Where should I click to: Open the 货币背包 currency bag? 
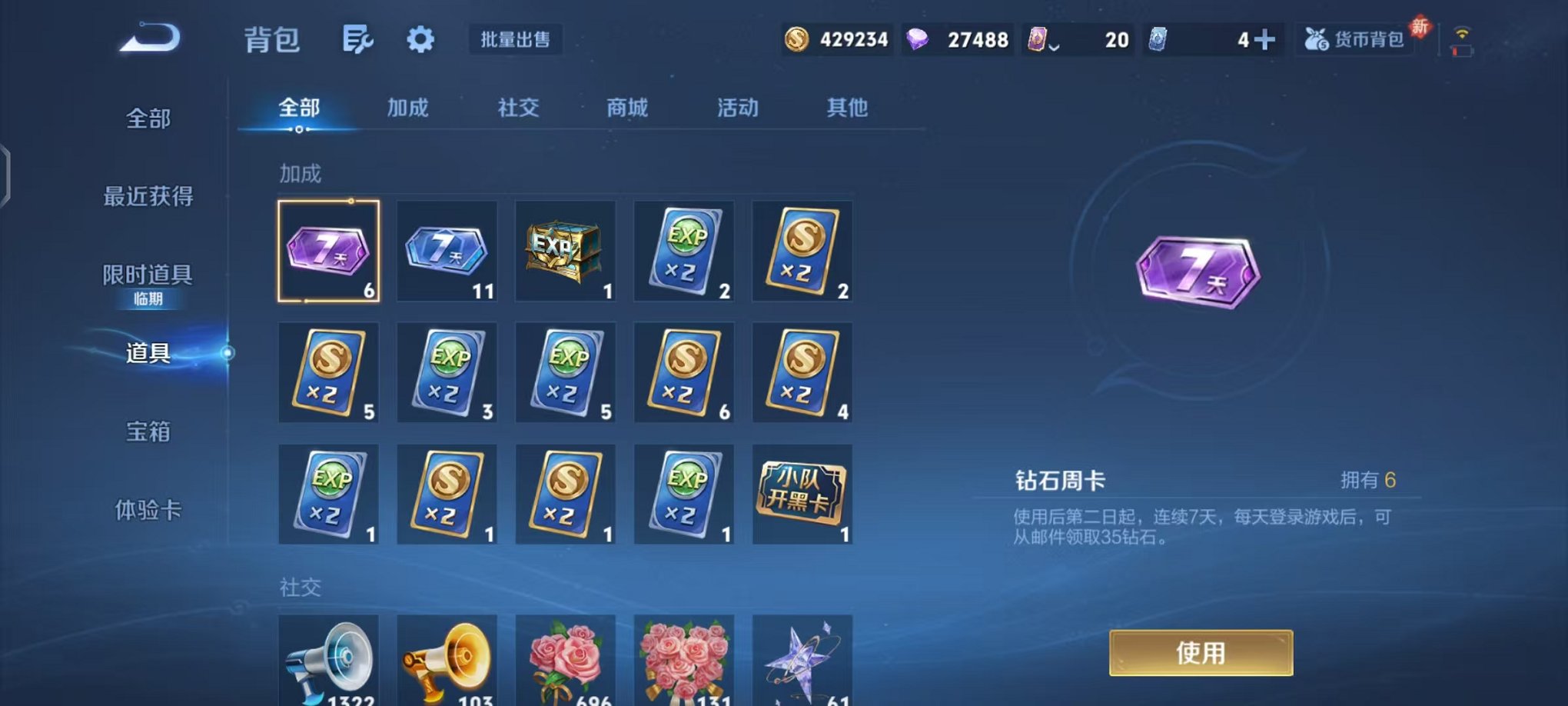(1354, 38)
